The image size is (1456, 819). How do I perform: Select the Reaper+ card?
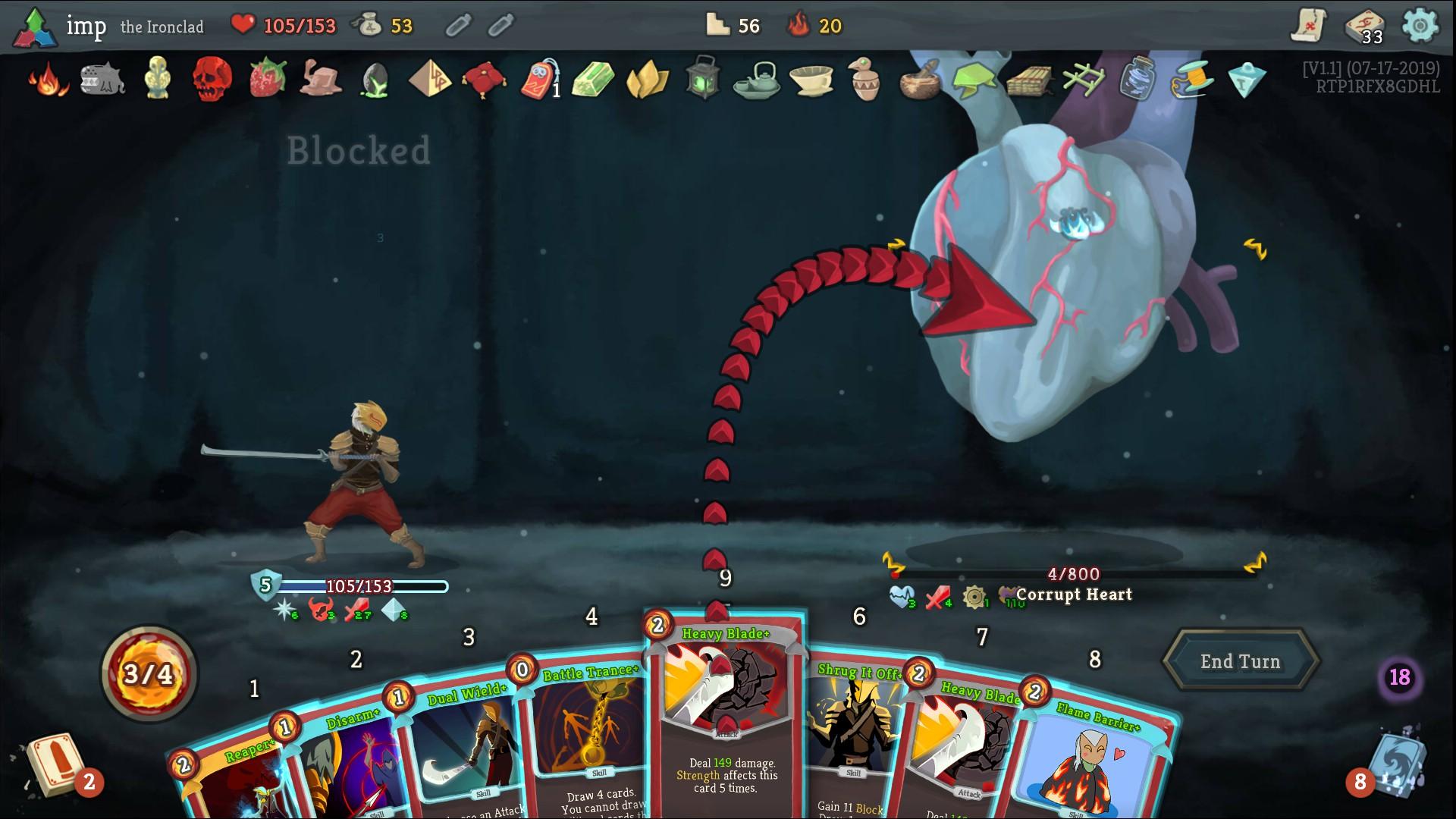click(227, 781)
